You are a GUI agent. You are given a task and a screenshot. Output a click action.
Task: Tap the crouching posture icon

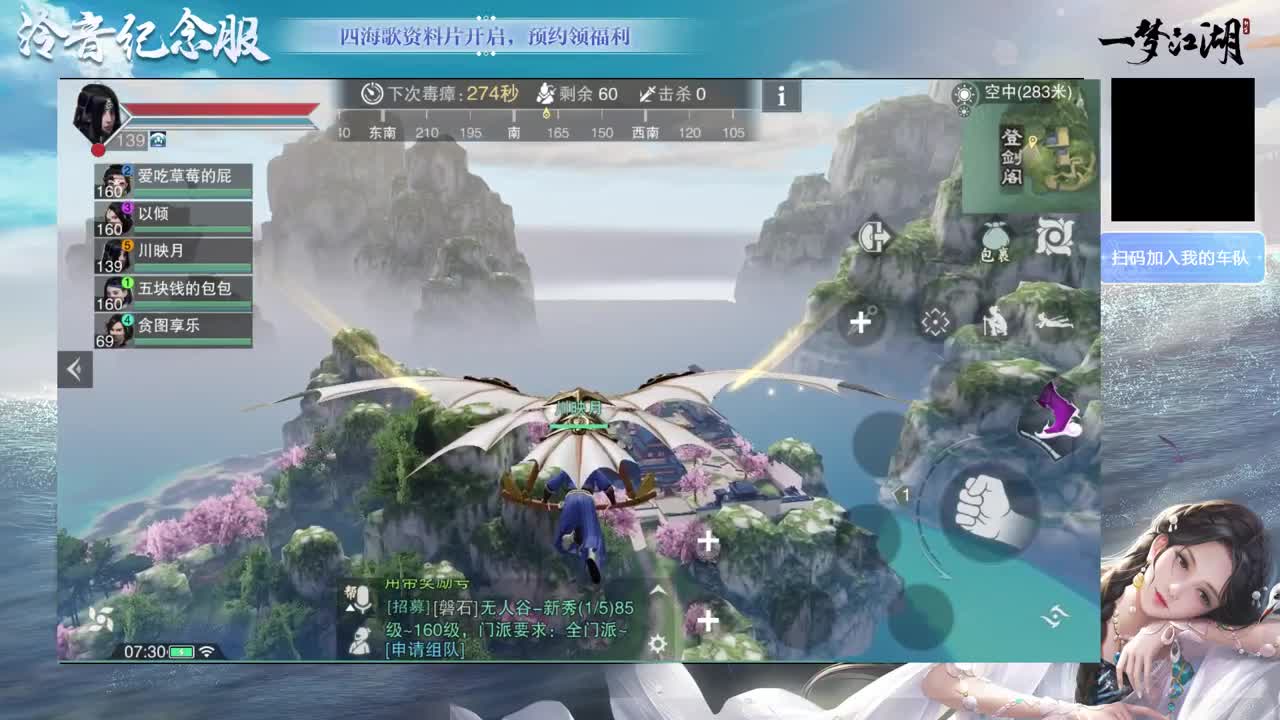pyautogui.click(x=995, y=322)
